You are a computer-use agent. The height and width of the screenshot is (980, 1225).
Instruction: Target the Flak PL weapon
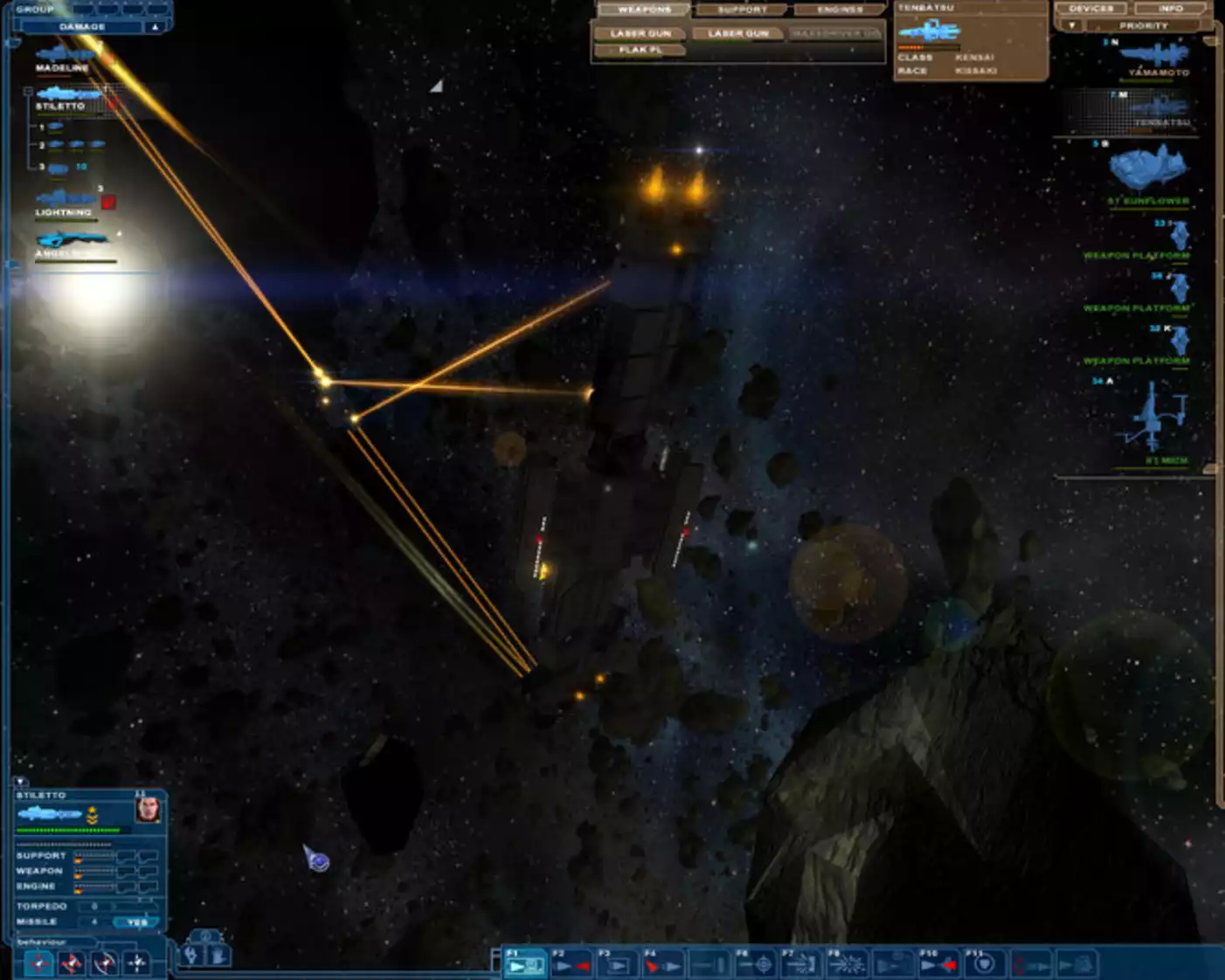tap(640, 50)
